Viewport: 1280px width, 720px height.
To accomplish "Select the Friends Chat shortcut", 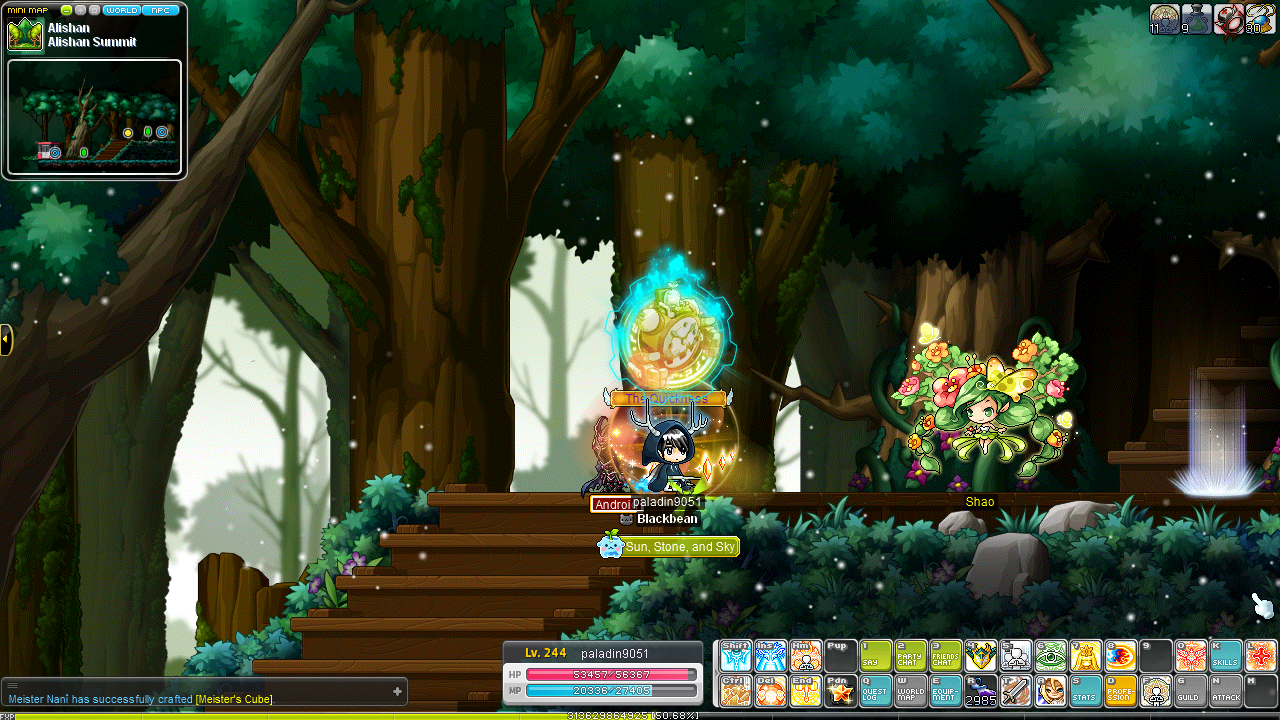I will [946, 656].
